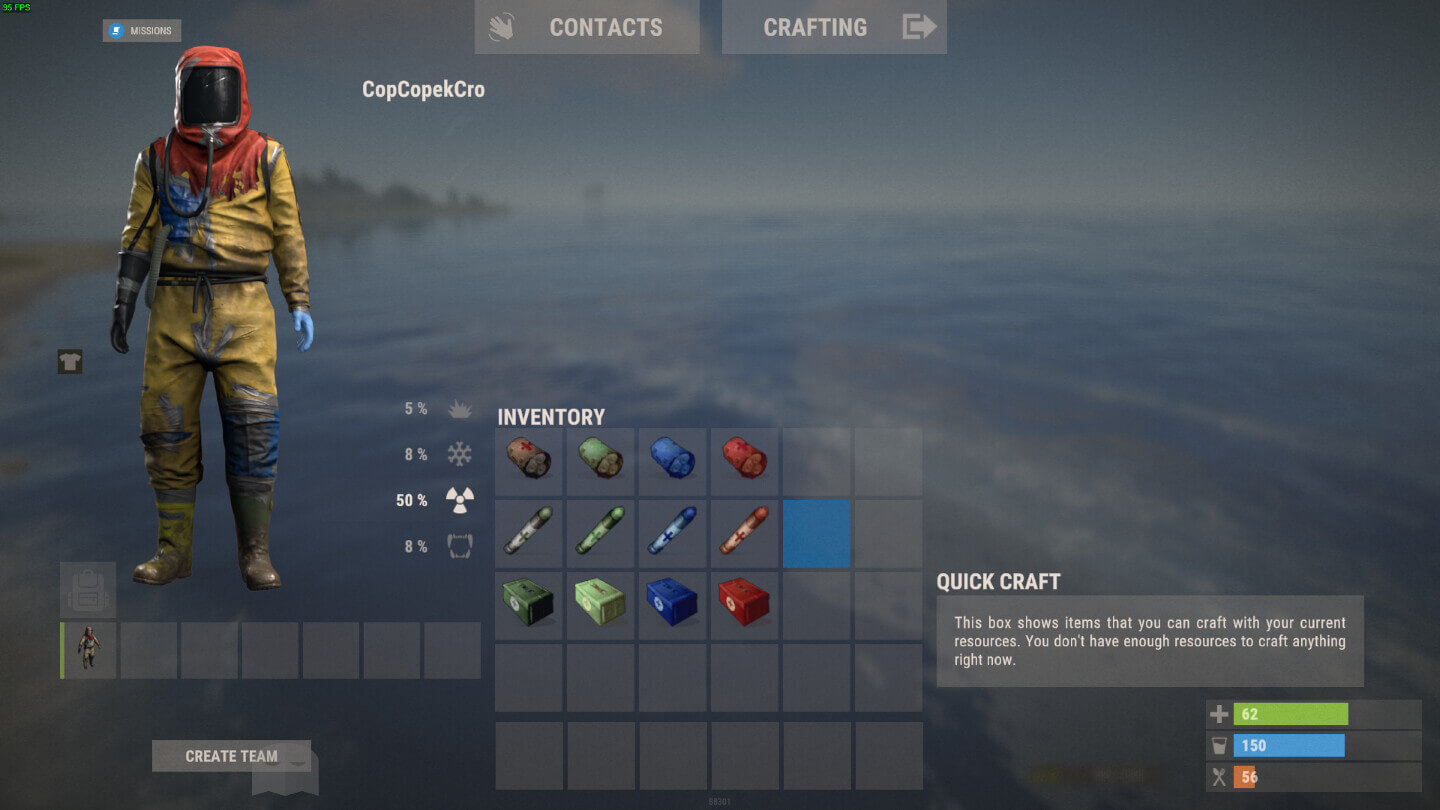Click the backpack slot icon
Viewport: 1440px width, 810px height.
(x=87, y=591)
